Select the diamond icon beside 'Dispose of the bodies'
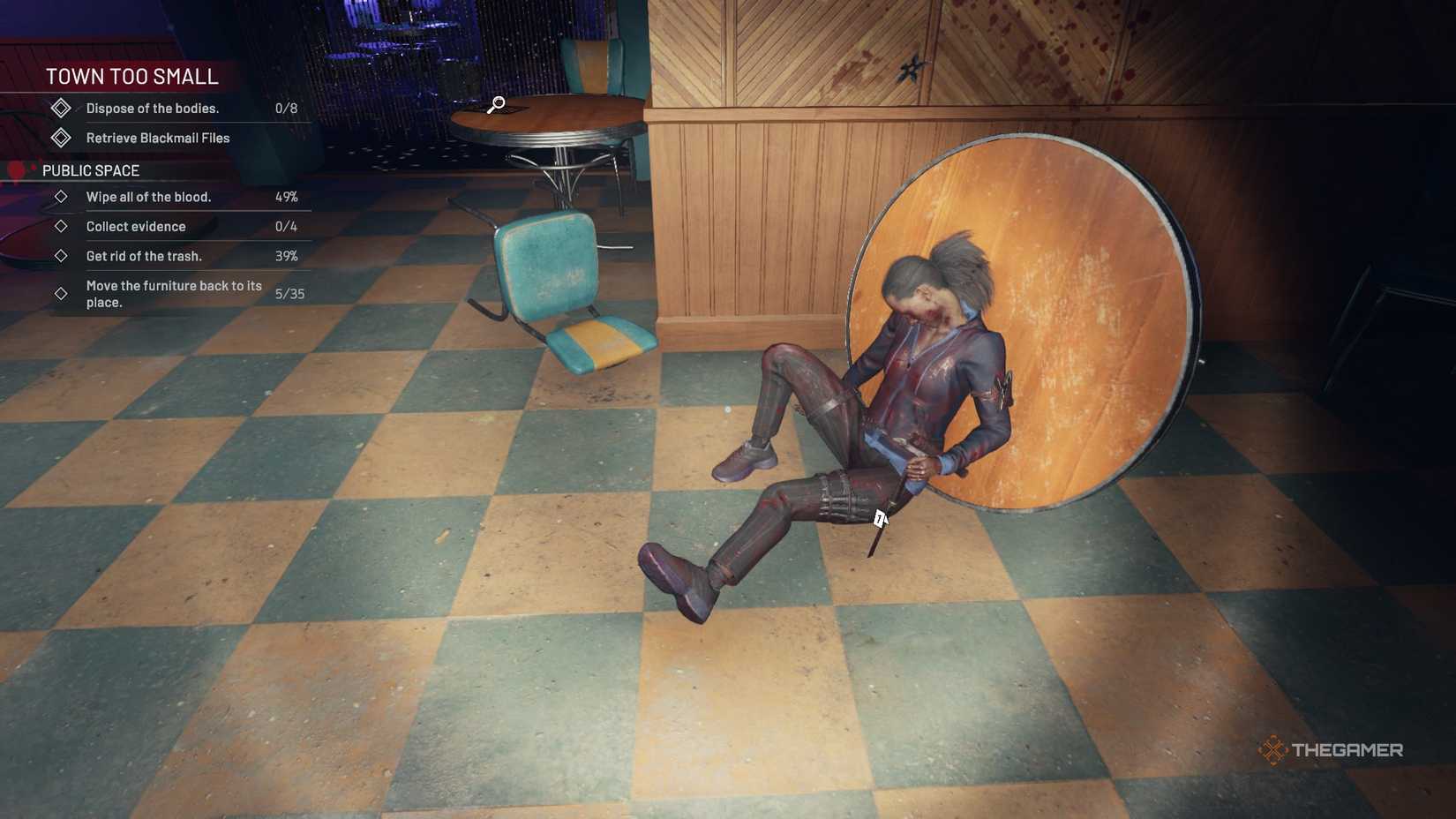The width and height of the screenshot is (1456, 819). point(61,107)
